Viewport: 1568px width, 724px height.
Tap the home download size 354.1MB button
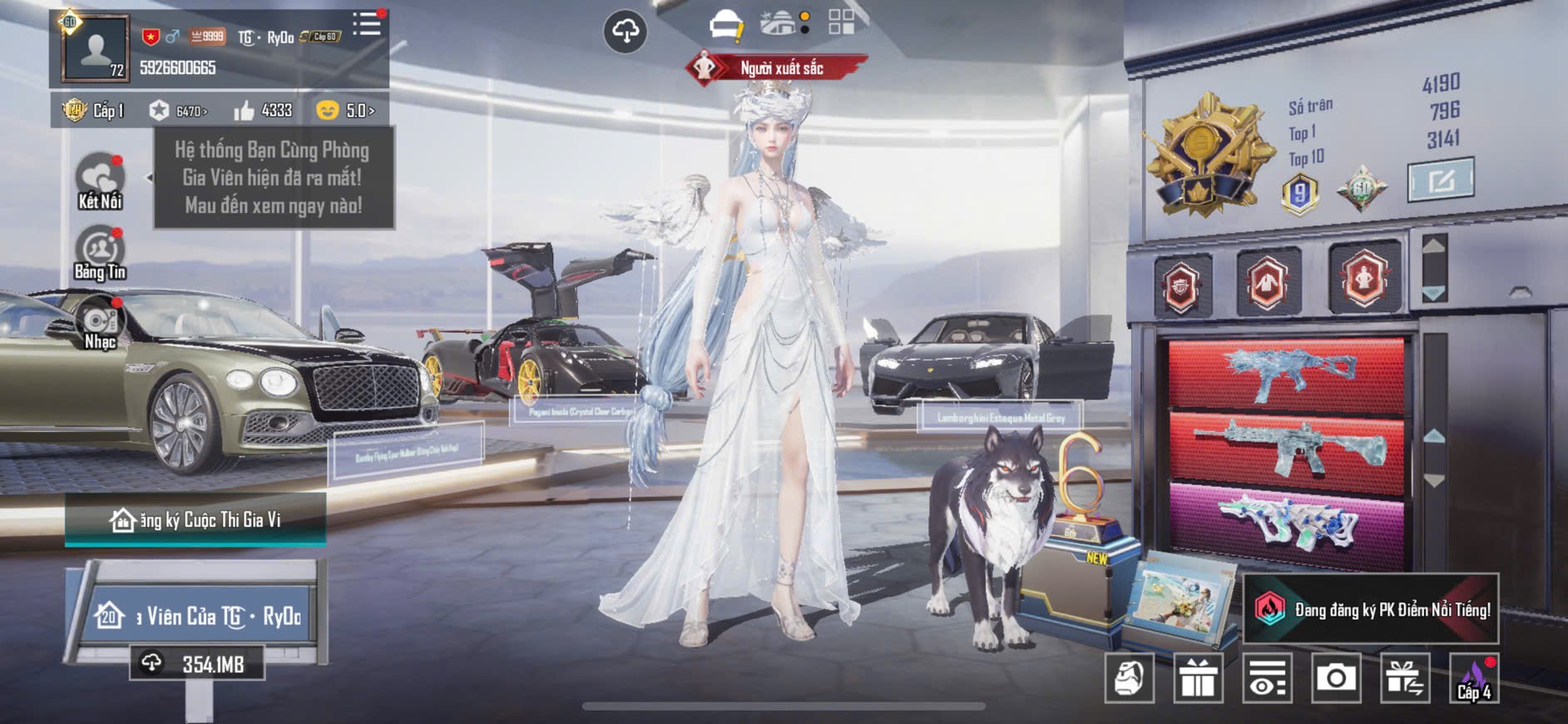[197, 663]
